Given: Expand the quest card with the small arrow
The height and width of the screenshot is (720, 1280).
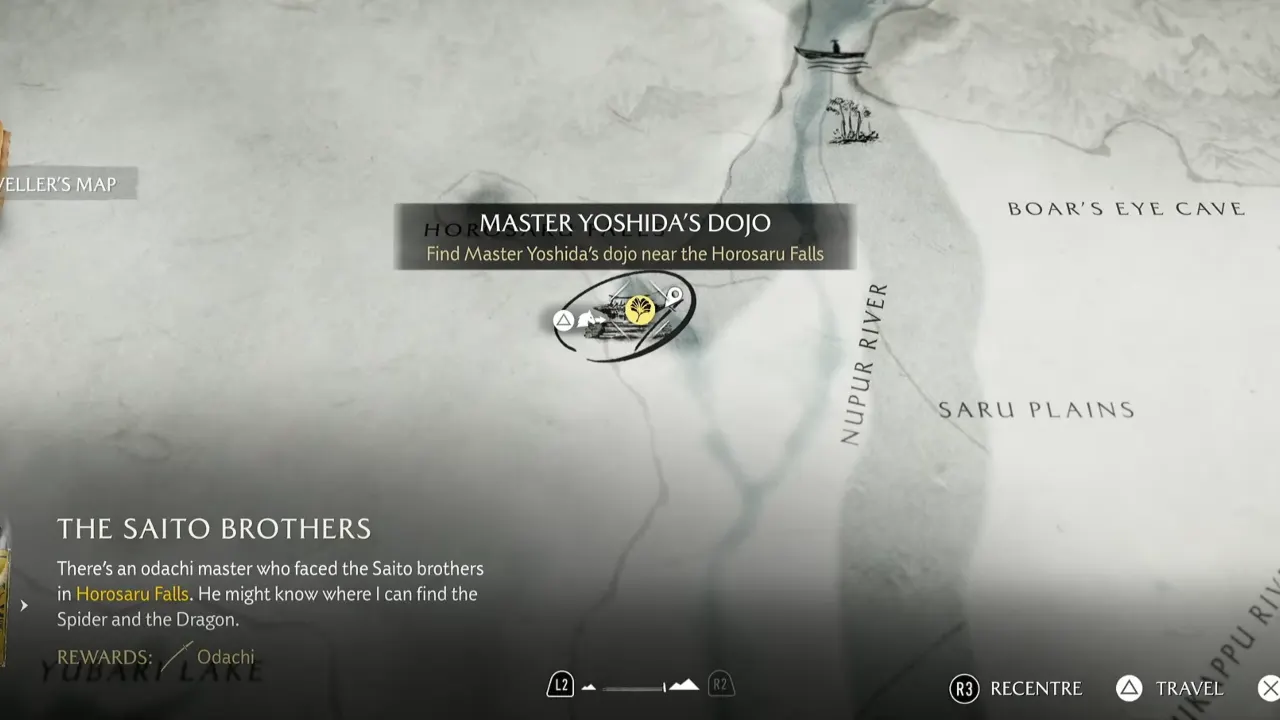Looking at the screenshot, I should click(24, 605).
